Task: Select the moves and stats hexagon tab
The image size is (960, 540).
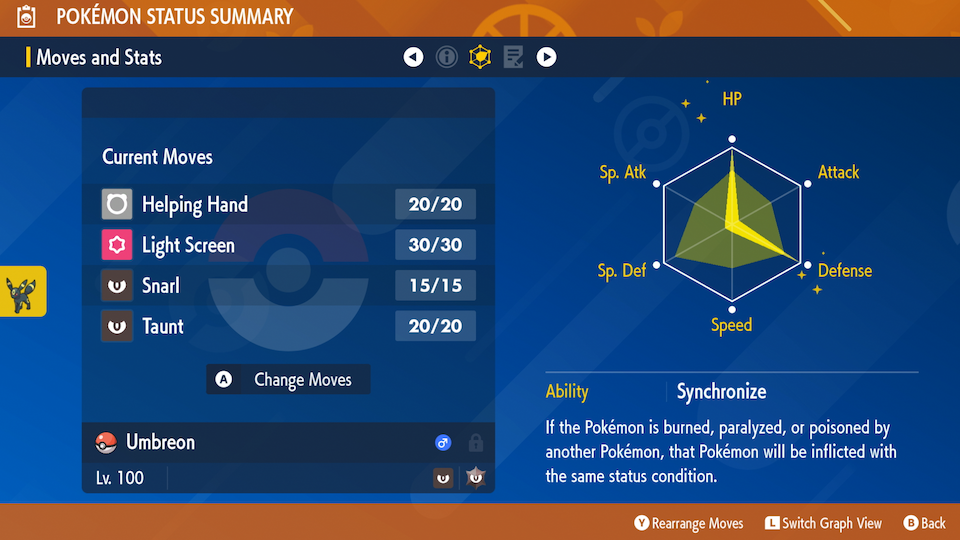Action: click(x=480, y=57)
